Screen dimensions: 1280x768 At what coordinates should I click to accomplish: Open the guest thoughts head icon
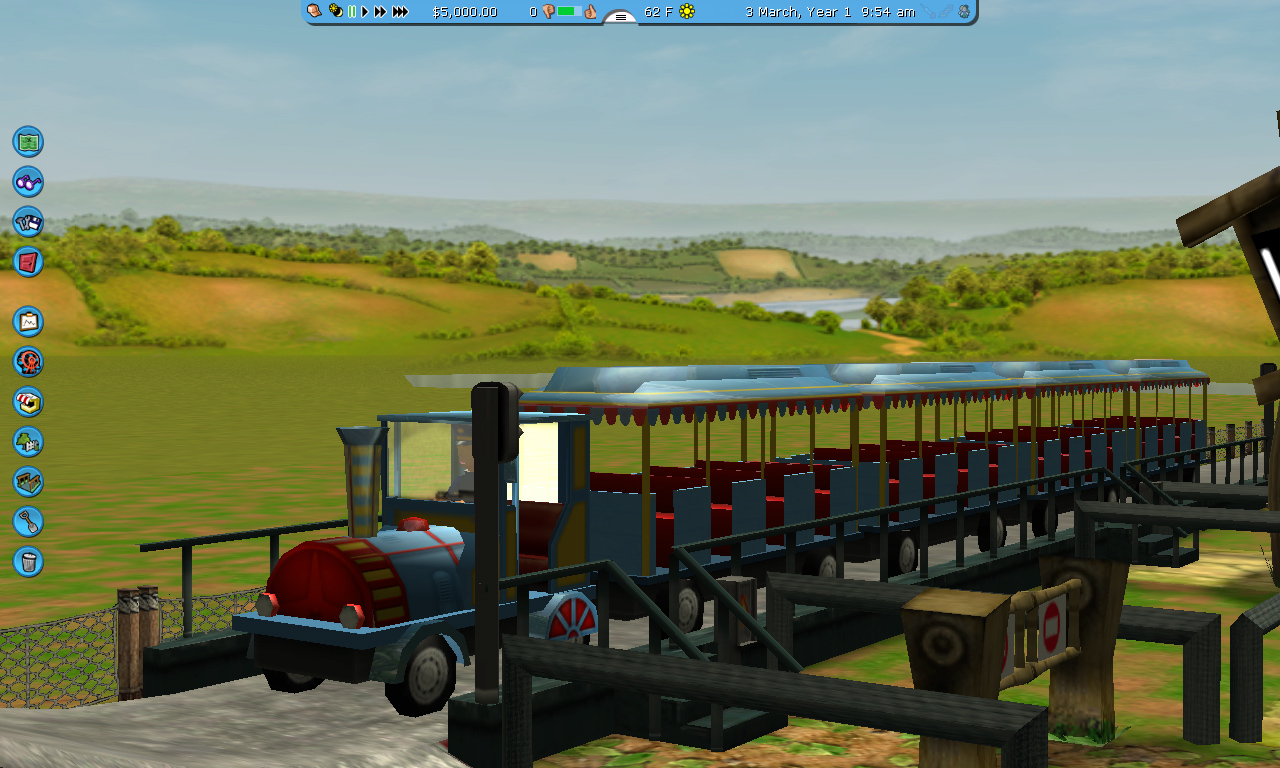click(x=315, y=11)
